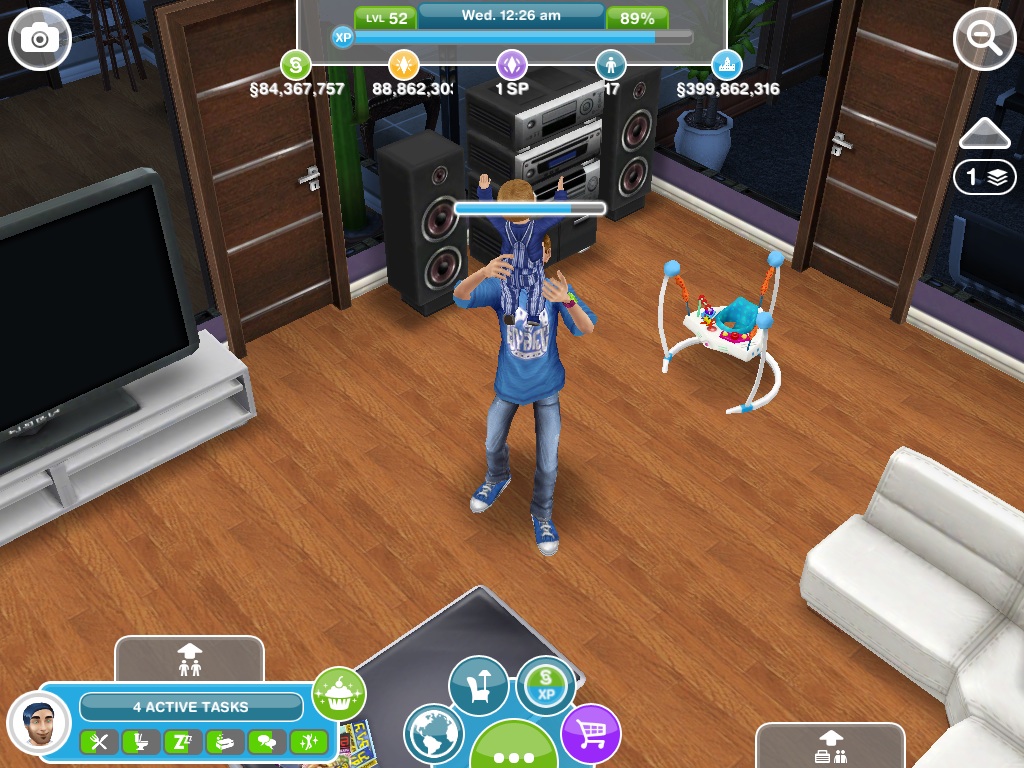Tap the camera snapshot button

(x=40, y=39)
